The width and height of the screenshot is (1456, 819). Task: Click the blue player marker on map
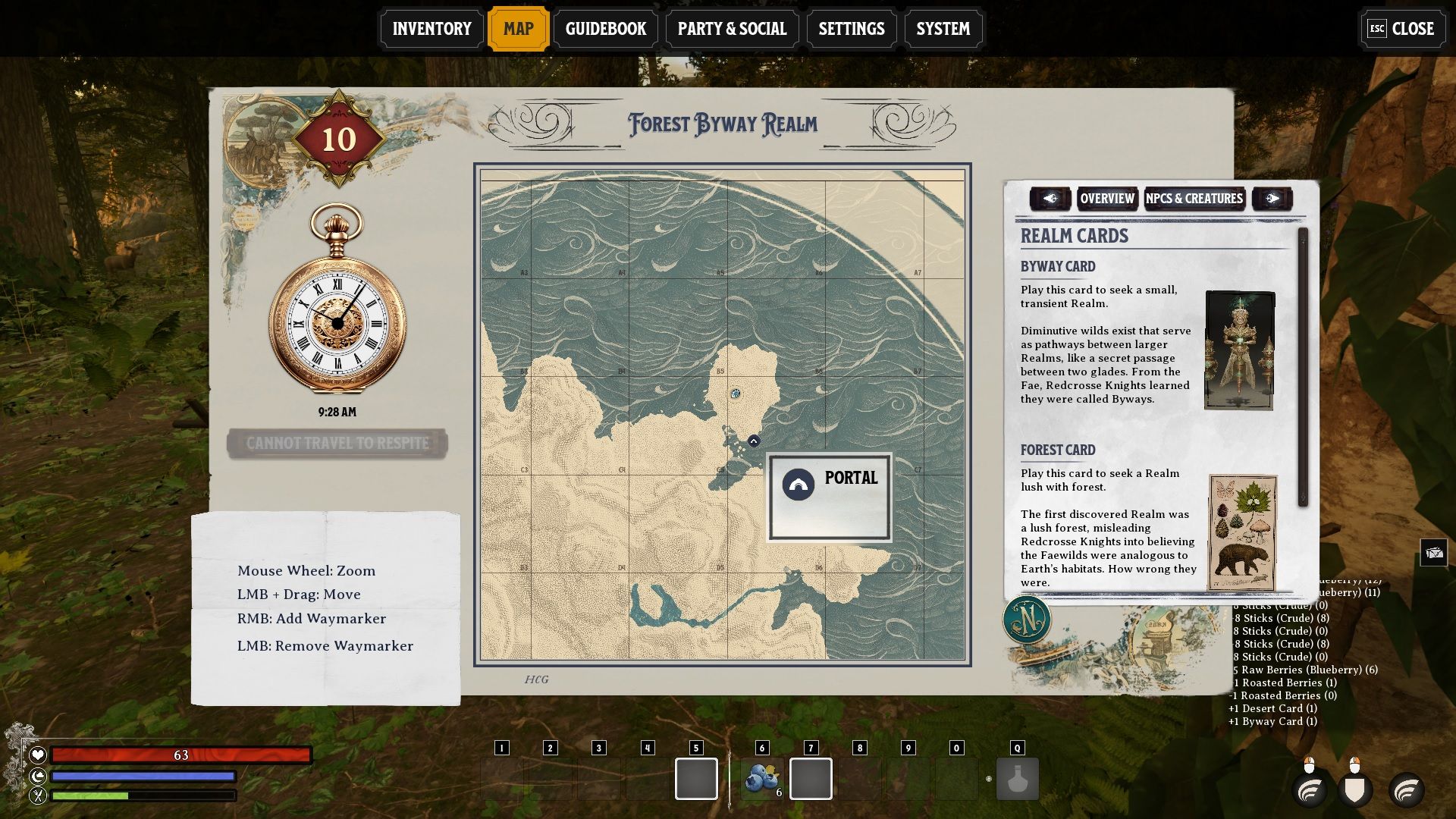pyautogui.click(x=736, y=394)
